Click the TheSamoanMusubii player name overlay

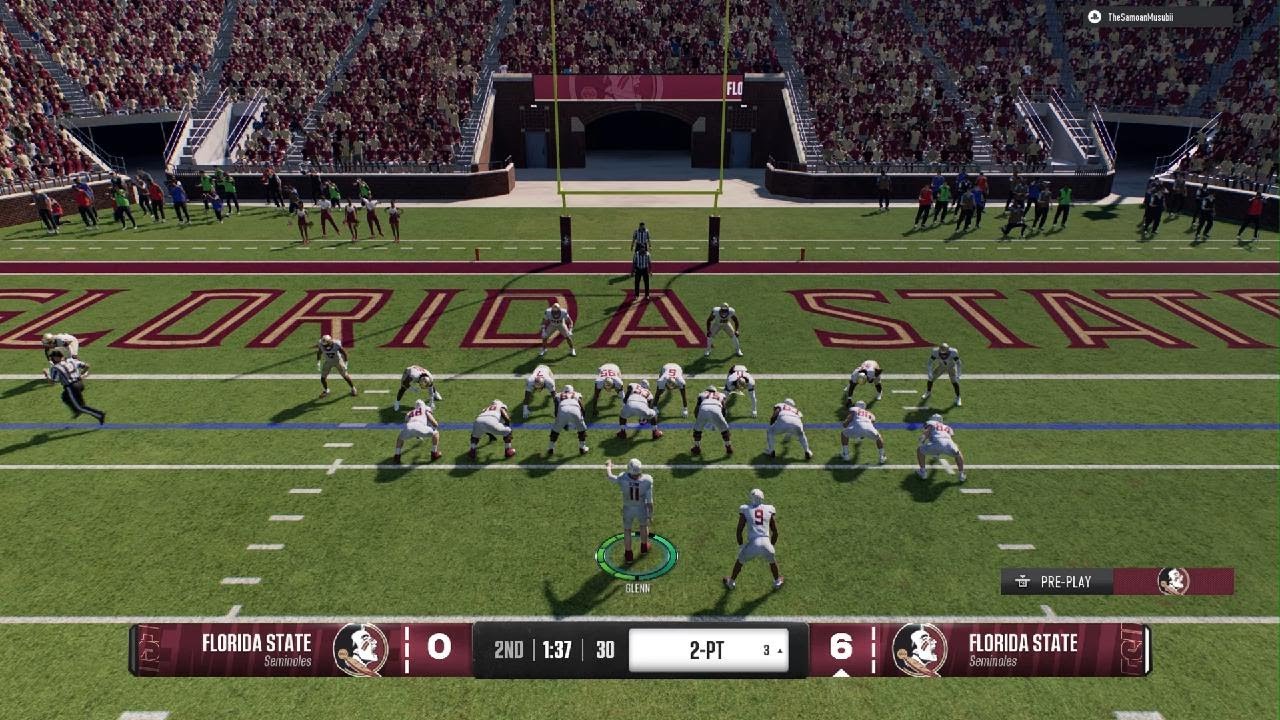point(1158,17)
